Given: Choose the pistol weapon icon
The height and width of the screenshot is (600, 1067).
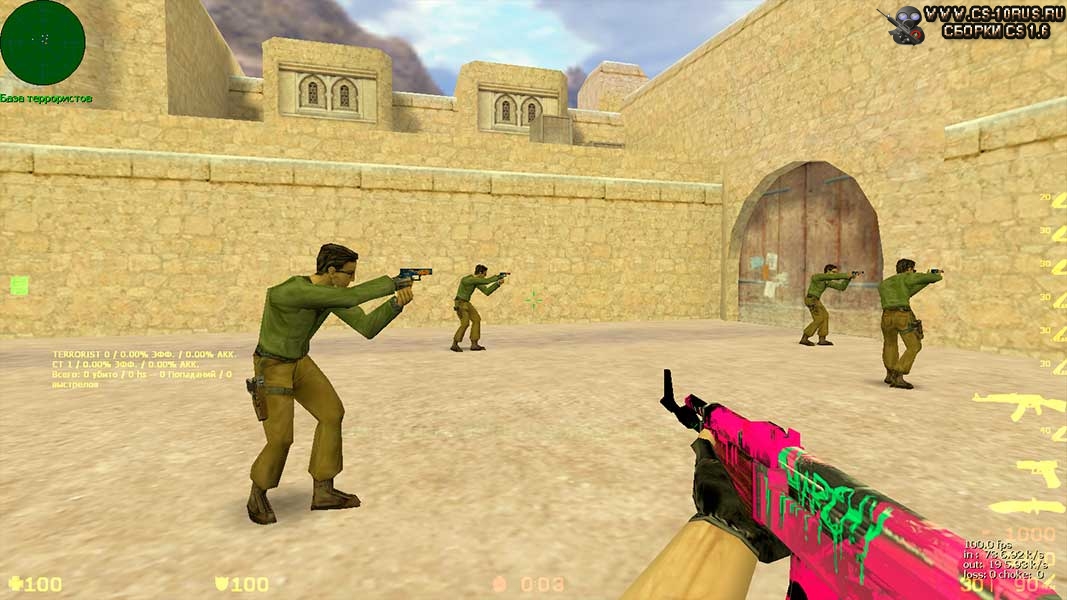Looking at the screenshot, I should [x=1038, y=471].
